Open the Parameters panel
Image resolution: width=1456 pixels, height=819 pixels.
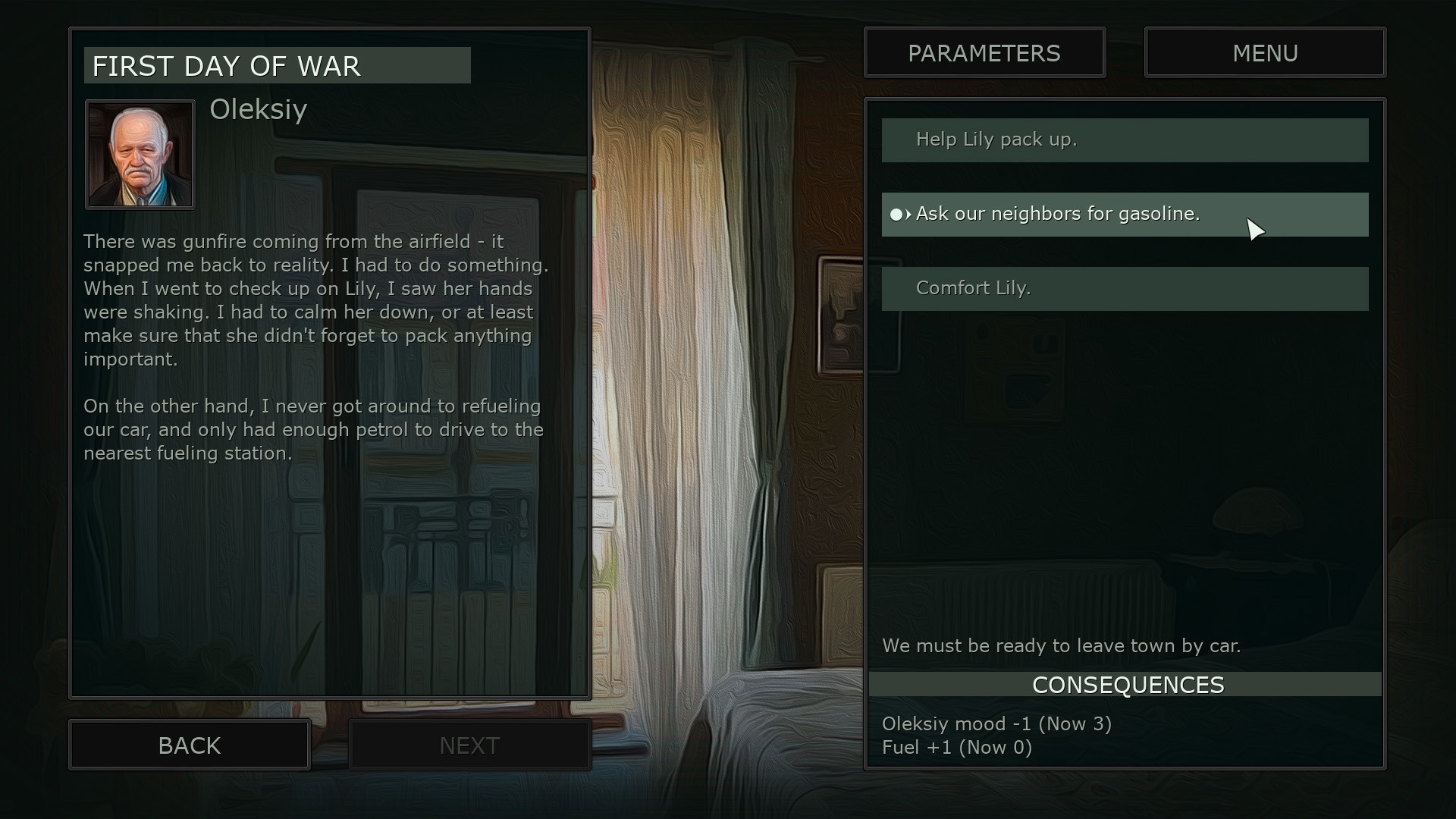click(x=984, y=53)
